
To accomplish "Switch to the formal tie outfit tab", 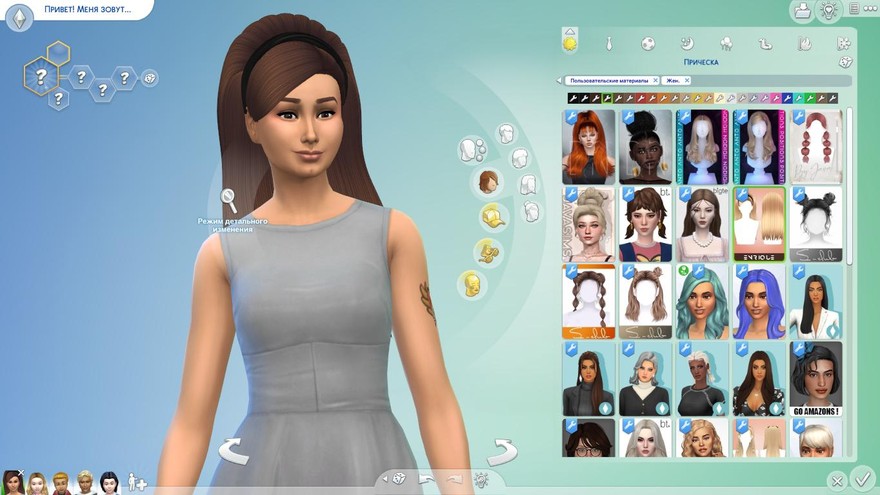I will click(608, 44).
